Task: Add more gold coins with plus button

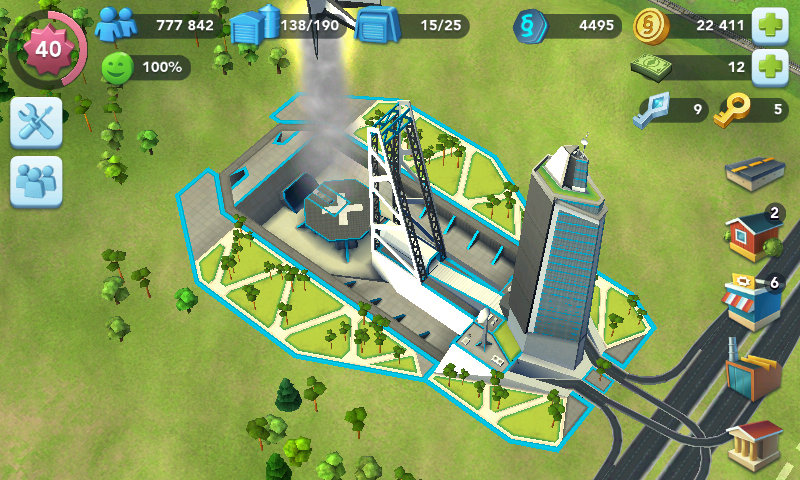Action: click(769, 25)
